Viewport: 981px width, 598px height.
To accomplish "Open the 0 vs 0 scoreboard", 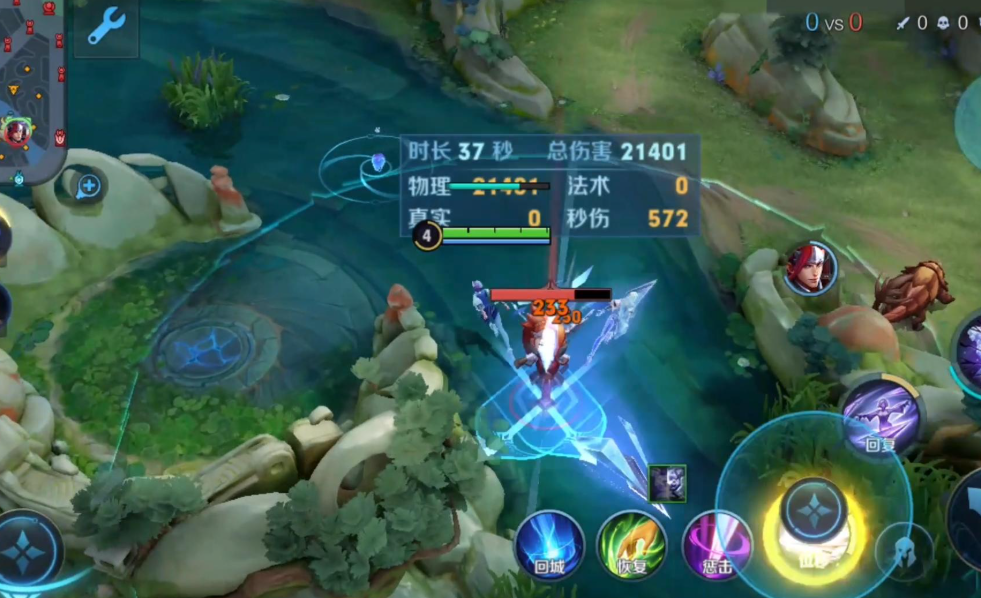I will (x=833, y=23).
